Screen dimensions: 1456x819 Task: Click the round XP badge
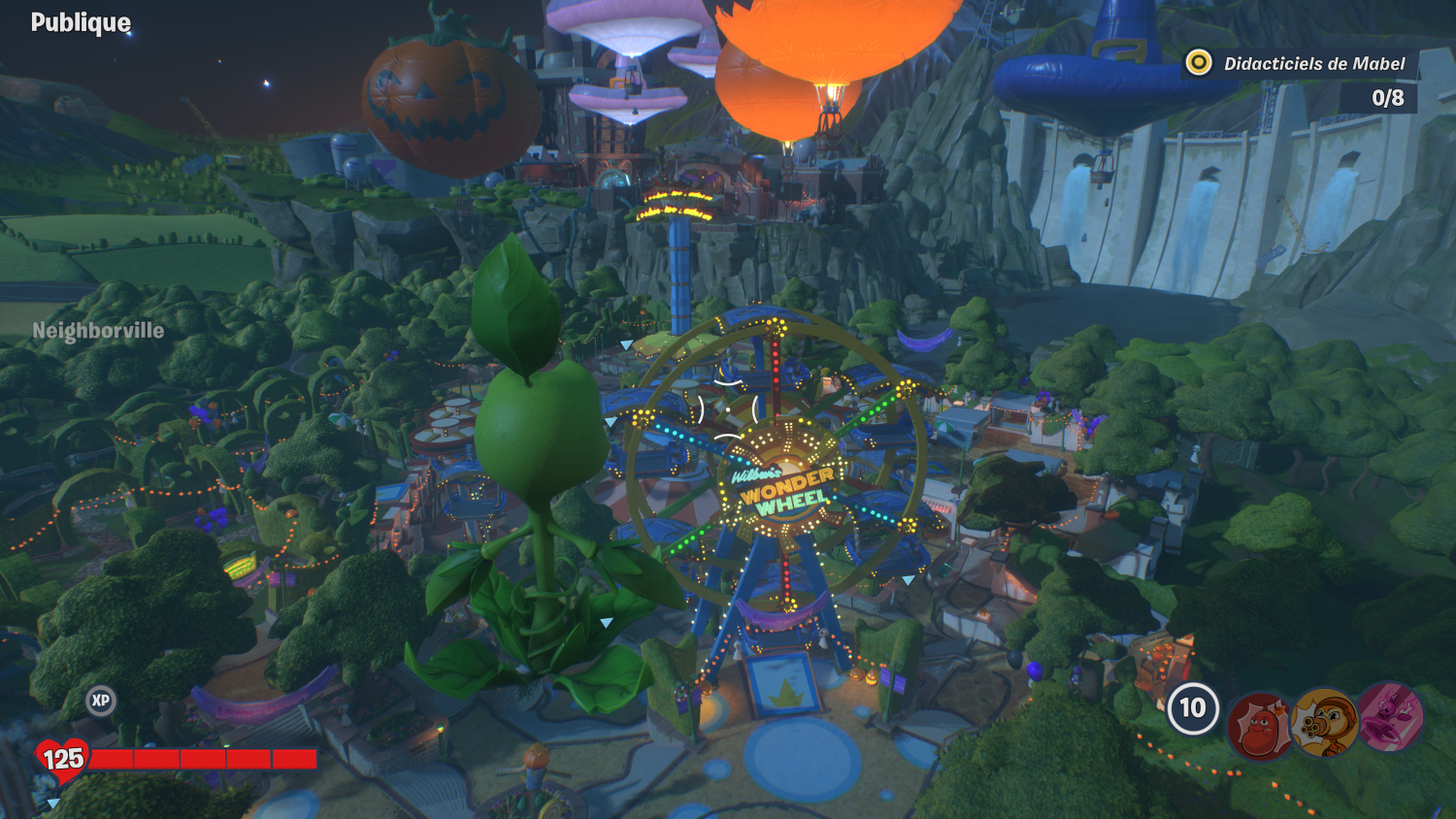click(101, 701)
